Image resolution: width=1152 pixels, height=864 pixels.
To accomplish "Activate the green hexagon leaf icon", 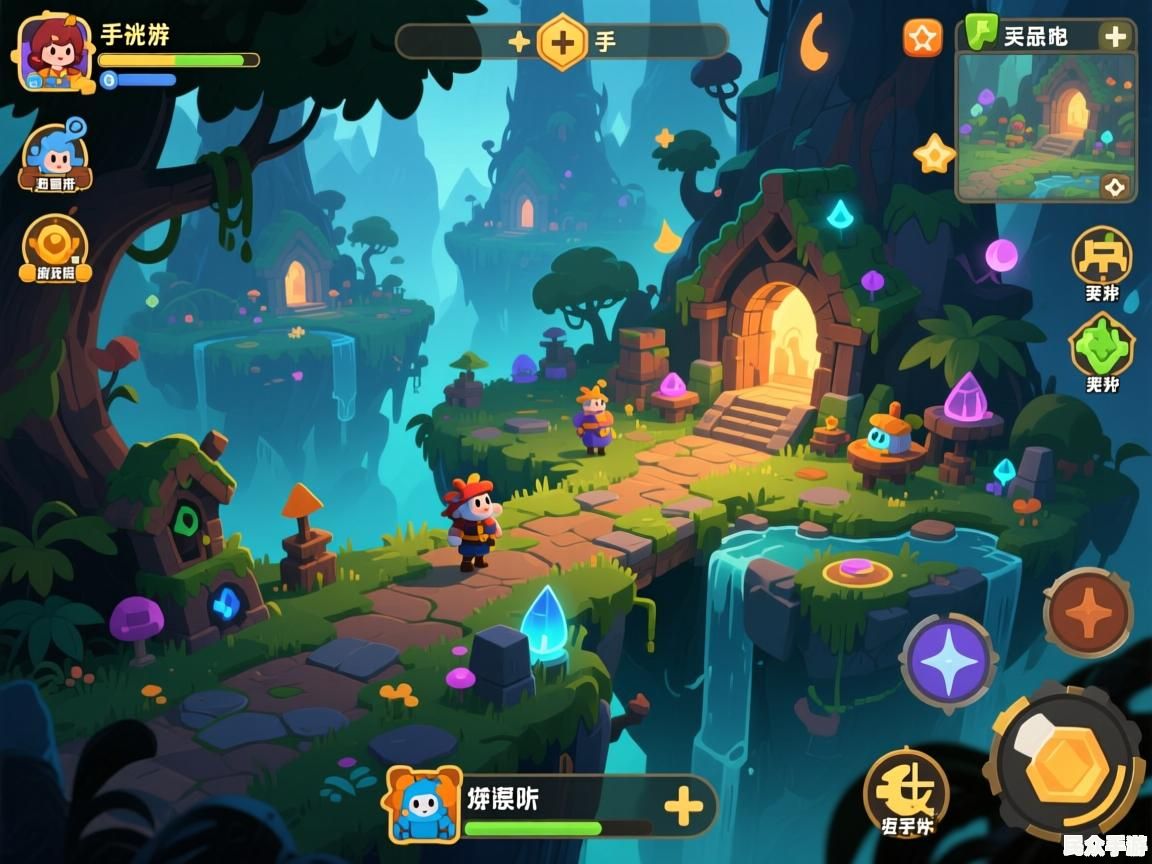I will pos(1101,346).
